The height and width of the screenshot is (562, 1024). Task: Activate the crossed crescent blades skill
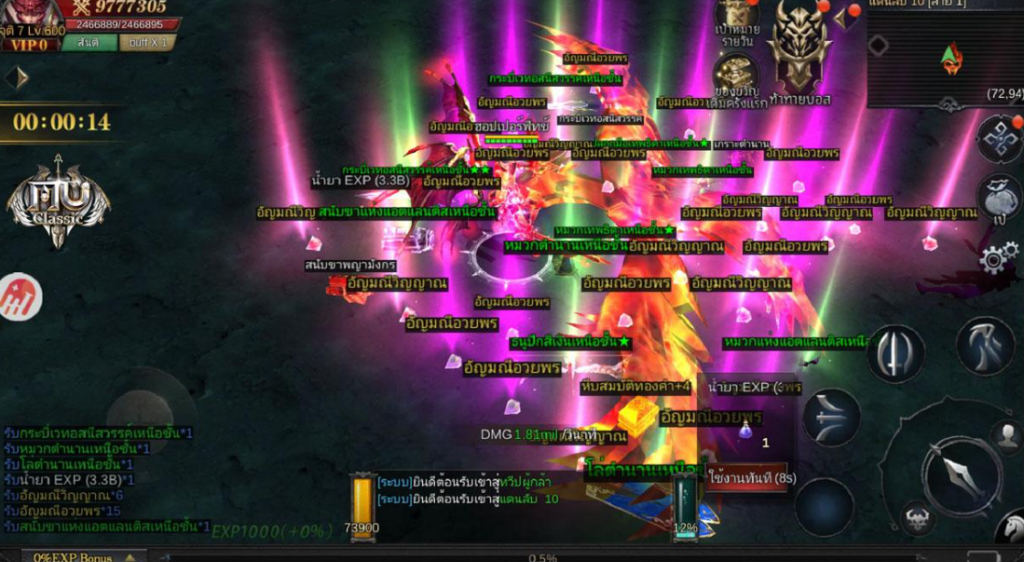click(x=830, y=417)
